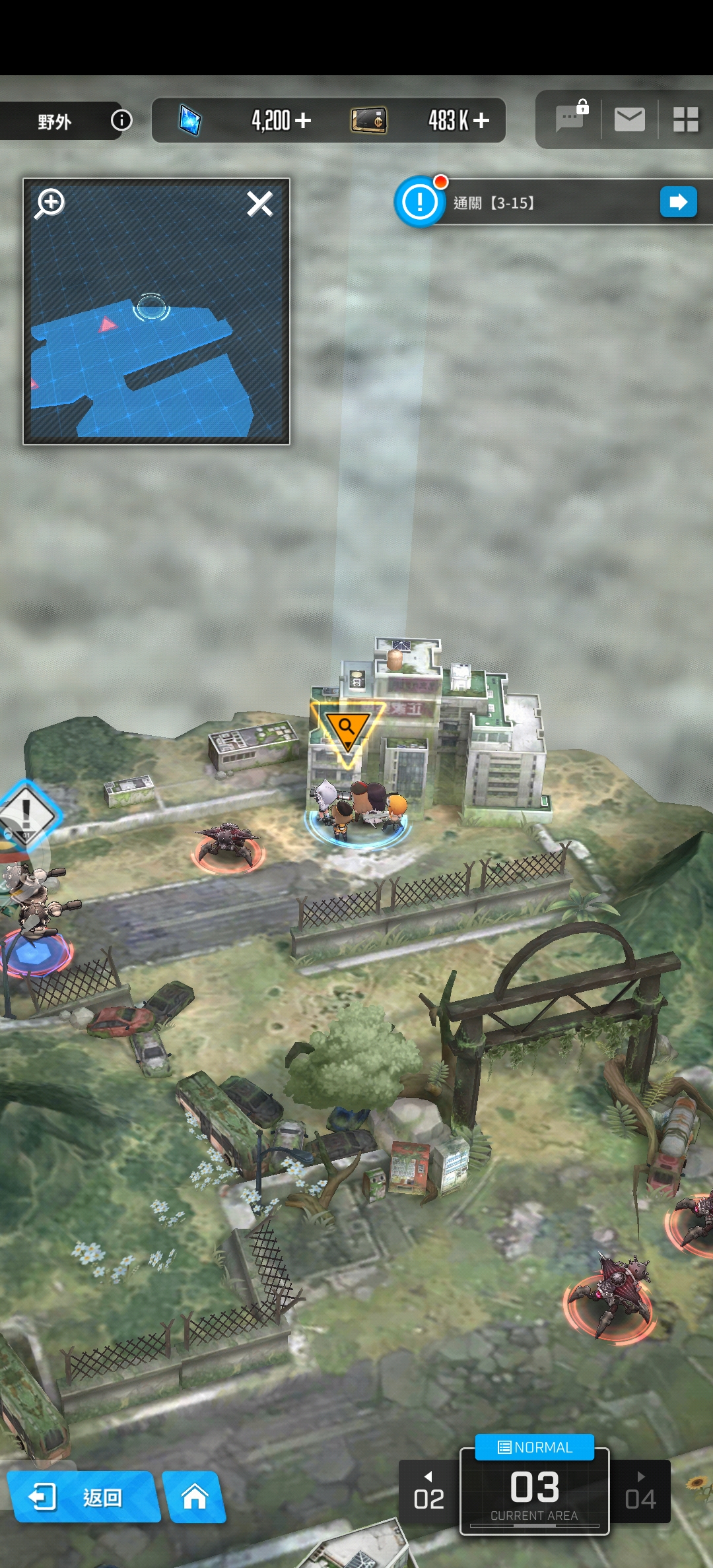
Task: Open the mailbox
Action: (x=629, y=119)
